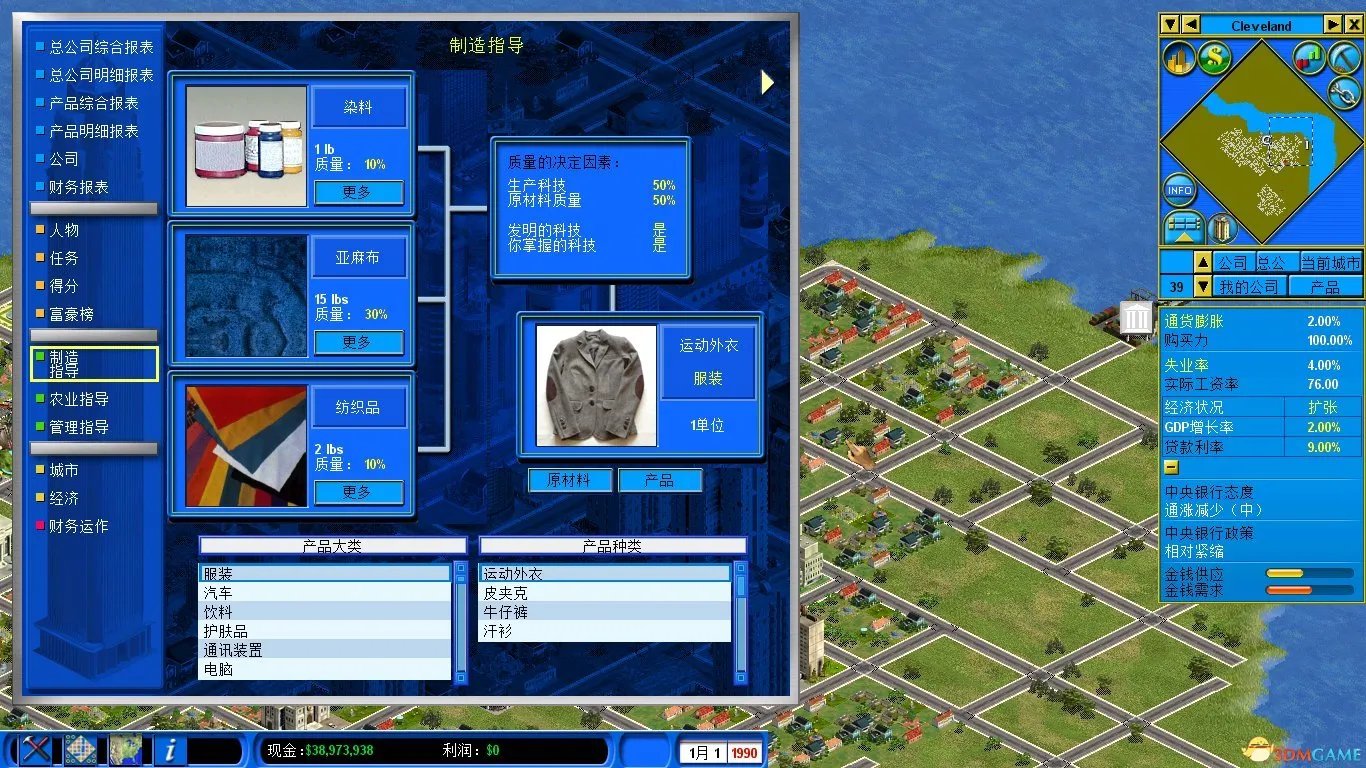Click the dollar sign finance icon on minimap
1366x768 pixels.
pyautogui.click(x=1214, y=58)
